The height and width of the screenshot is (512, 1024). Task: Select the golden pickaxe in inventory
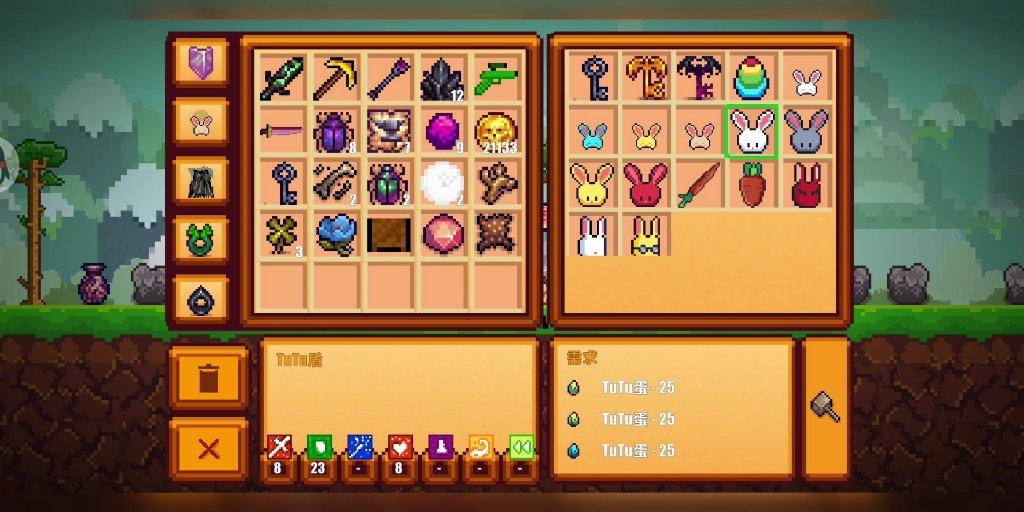[337, 78]
